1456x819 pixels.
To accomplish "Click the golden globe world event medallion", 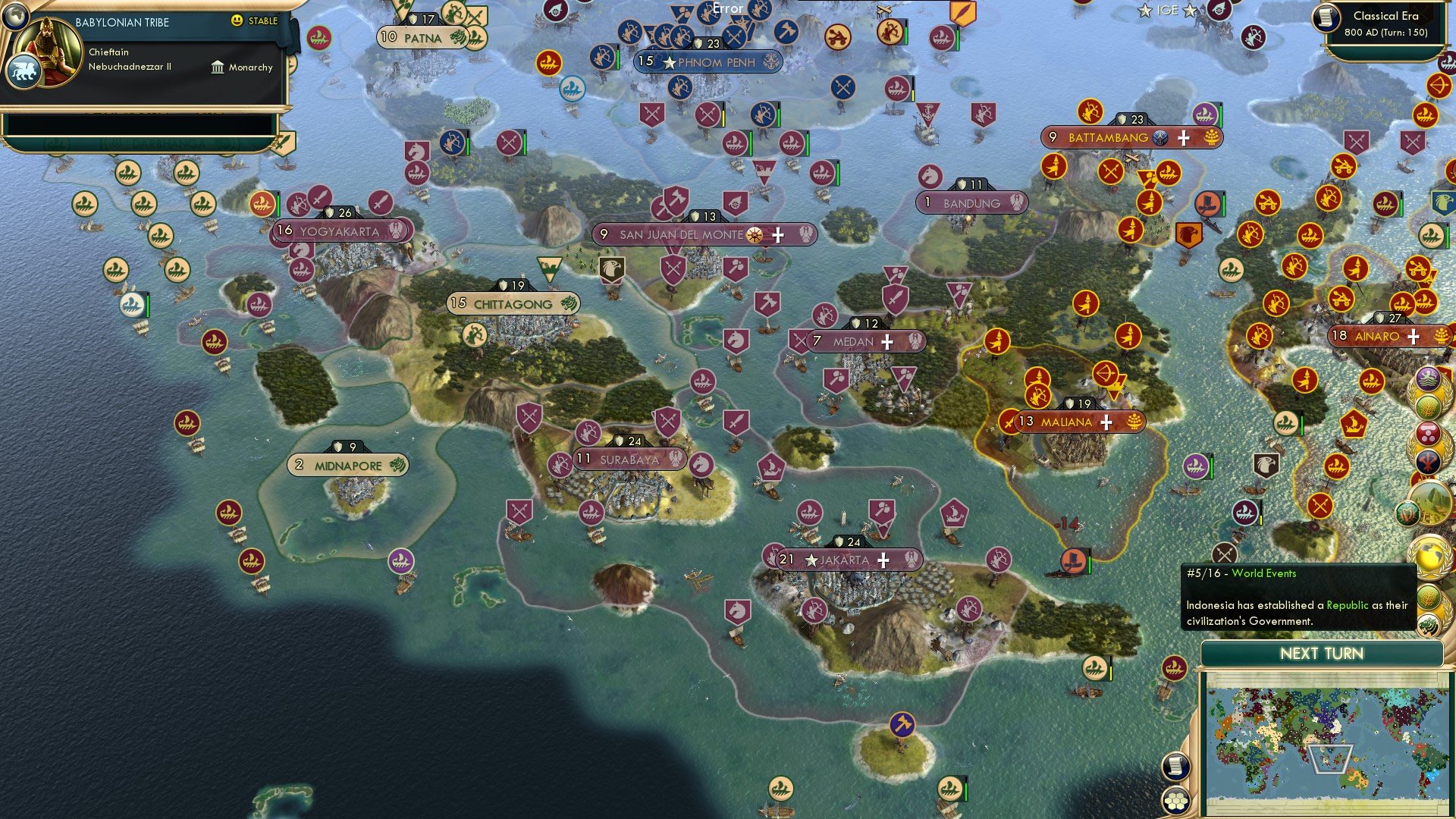I will pos(1431,557).
